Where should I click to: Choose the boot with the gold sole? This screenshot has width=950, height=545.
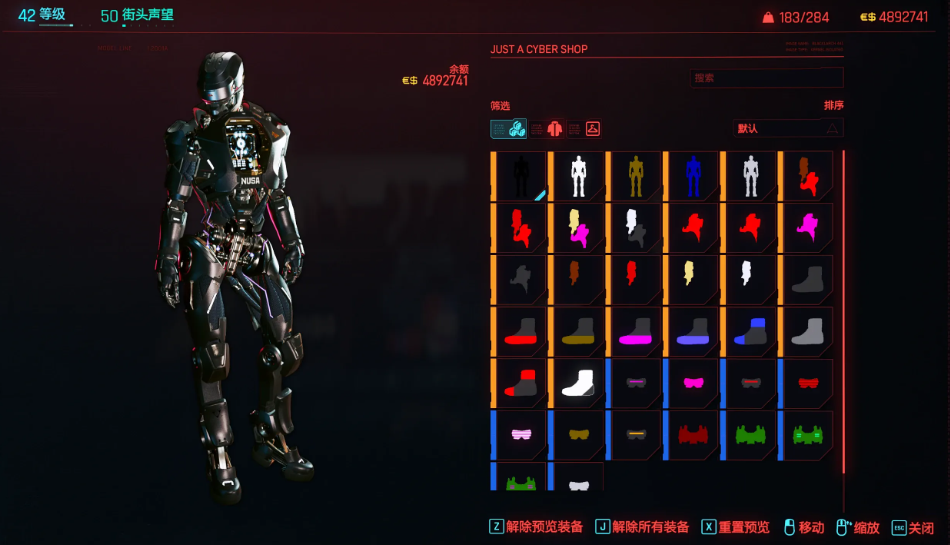(x=578, y=332)
